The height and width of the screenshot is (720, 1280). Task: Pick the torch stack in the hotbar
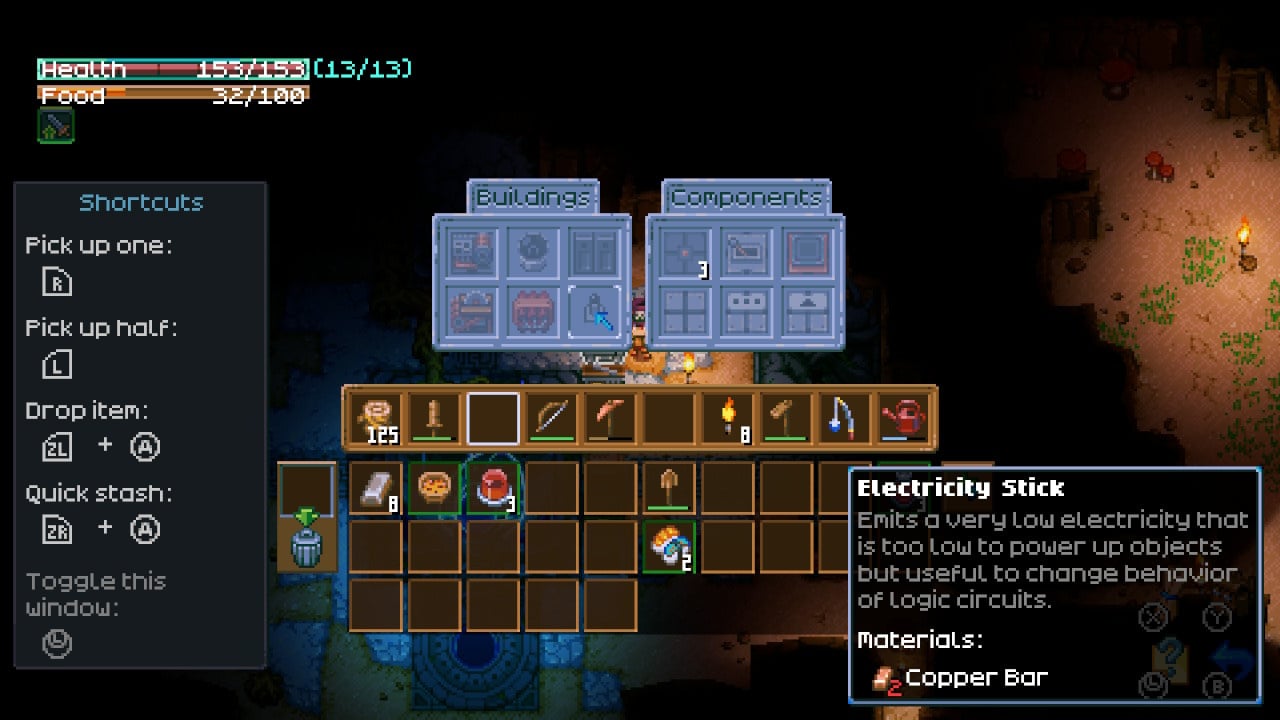point(729,419)
